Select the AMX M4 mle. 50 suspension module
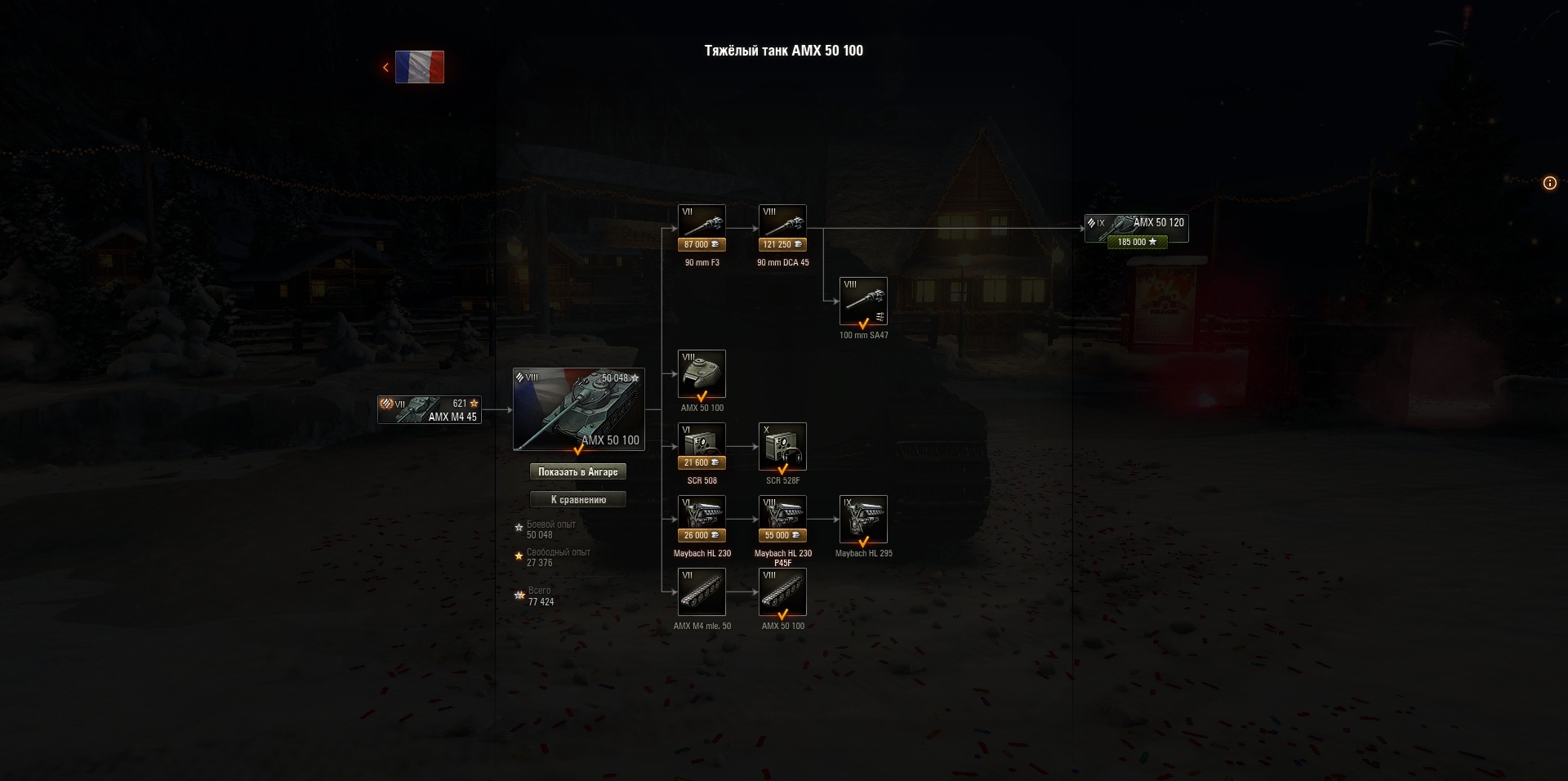Image resolution: width=1568 pixels, height=781 pixels. tap(702, 591)
